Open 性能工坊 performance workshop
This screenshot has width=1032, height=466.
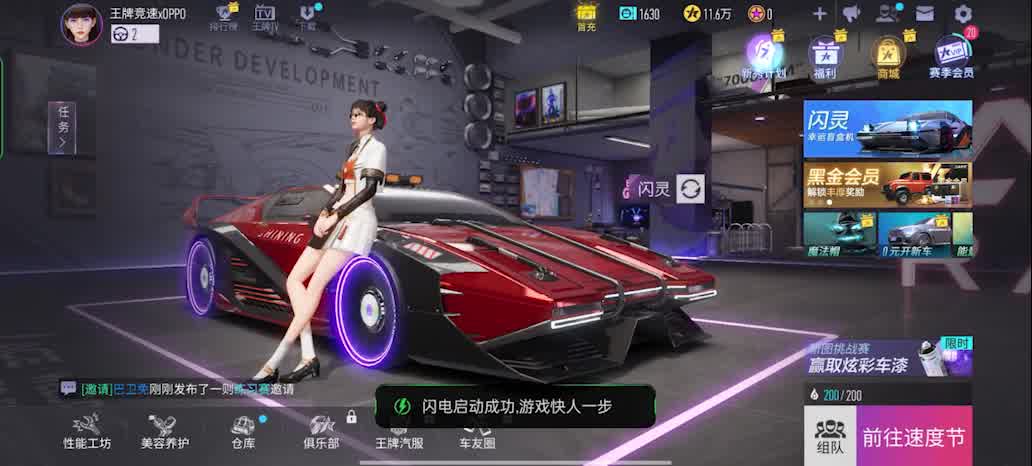coord(87,431)
